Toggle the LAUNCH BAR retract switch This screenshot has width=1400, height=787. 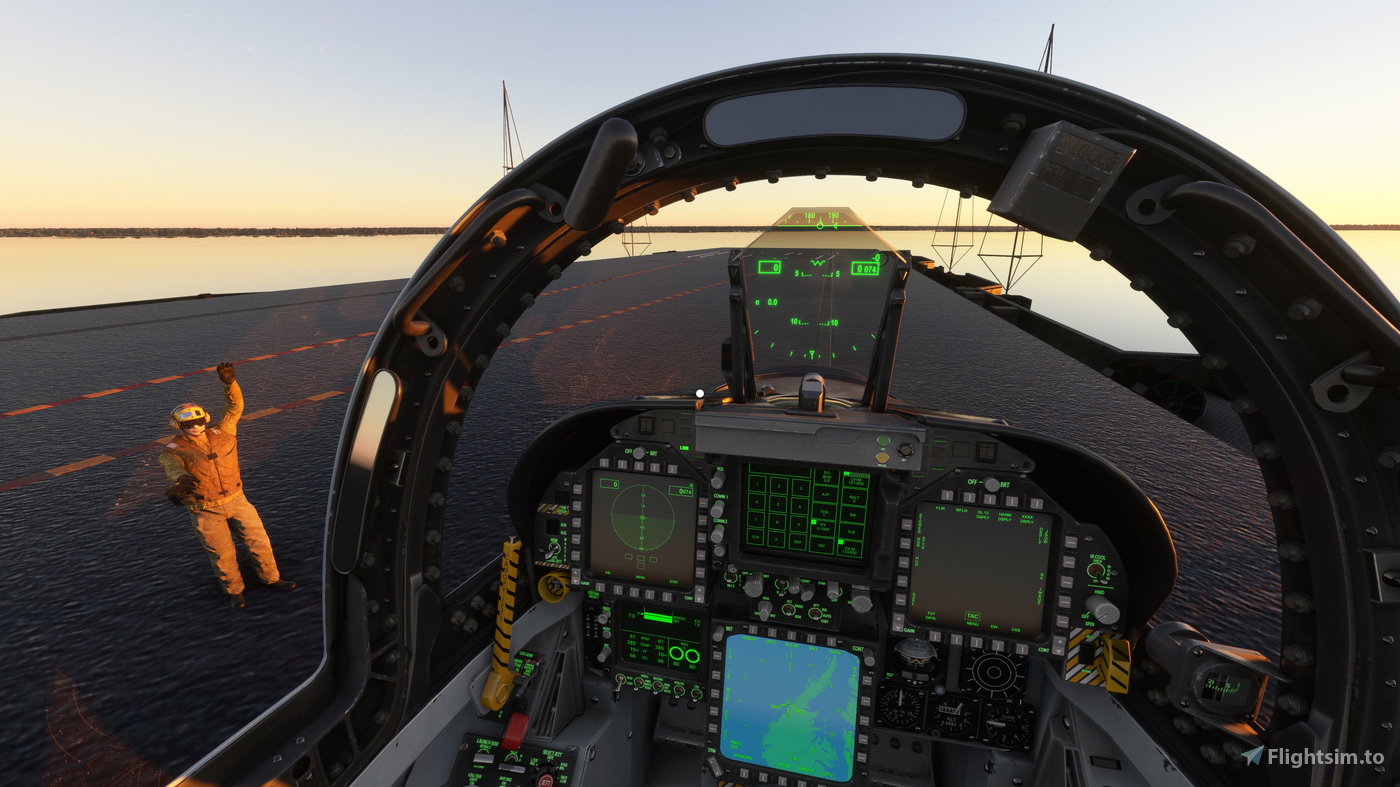tap(485, 757)
